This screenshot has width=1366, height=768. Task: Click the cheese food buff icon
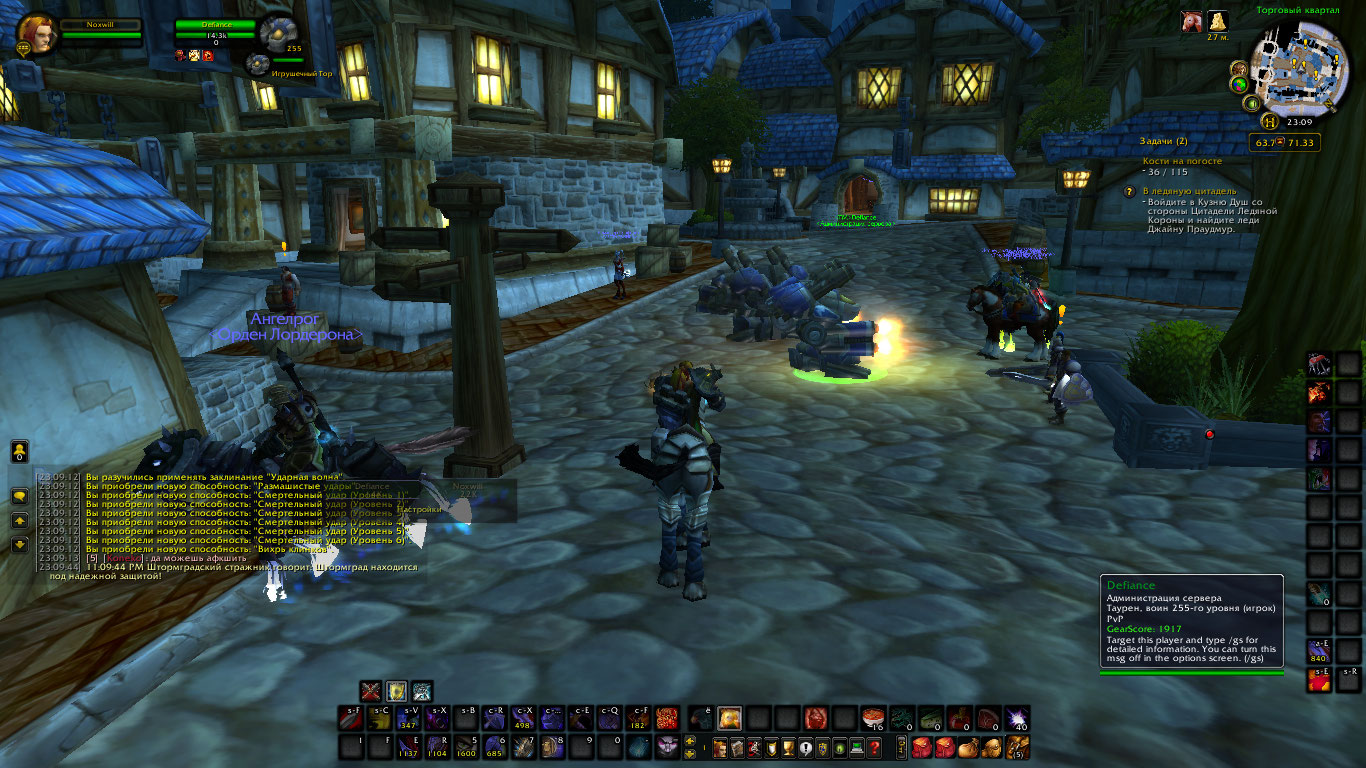pyautogui.click(x=1217, y=22)
